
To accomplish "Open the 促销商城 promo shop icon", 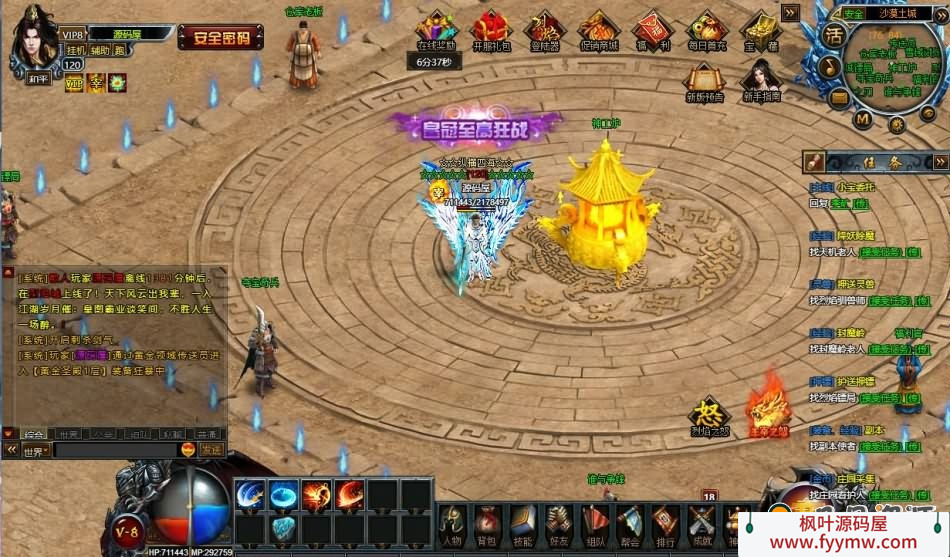I will coord(598,29).
